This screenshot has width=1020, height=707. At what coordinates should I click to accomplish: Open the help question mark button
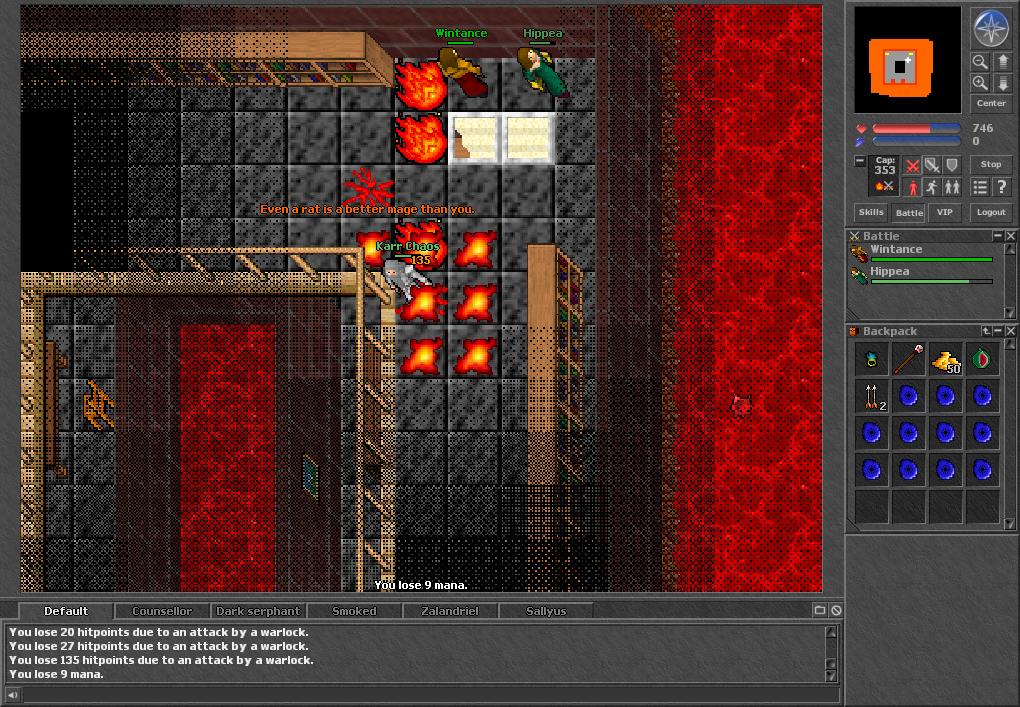tap(1001, 187)
